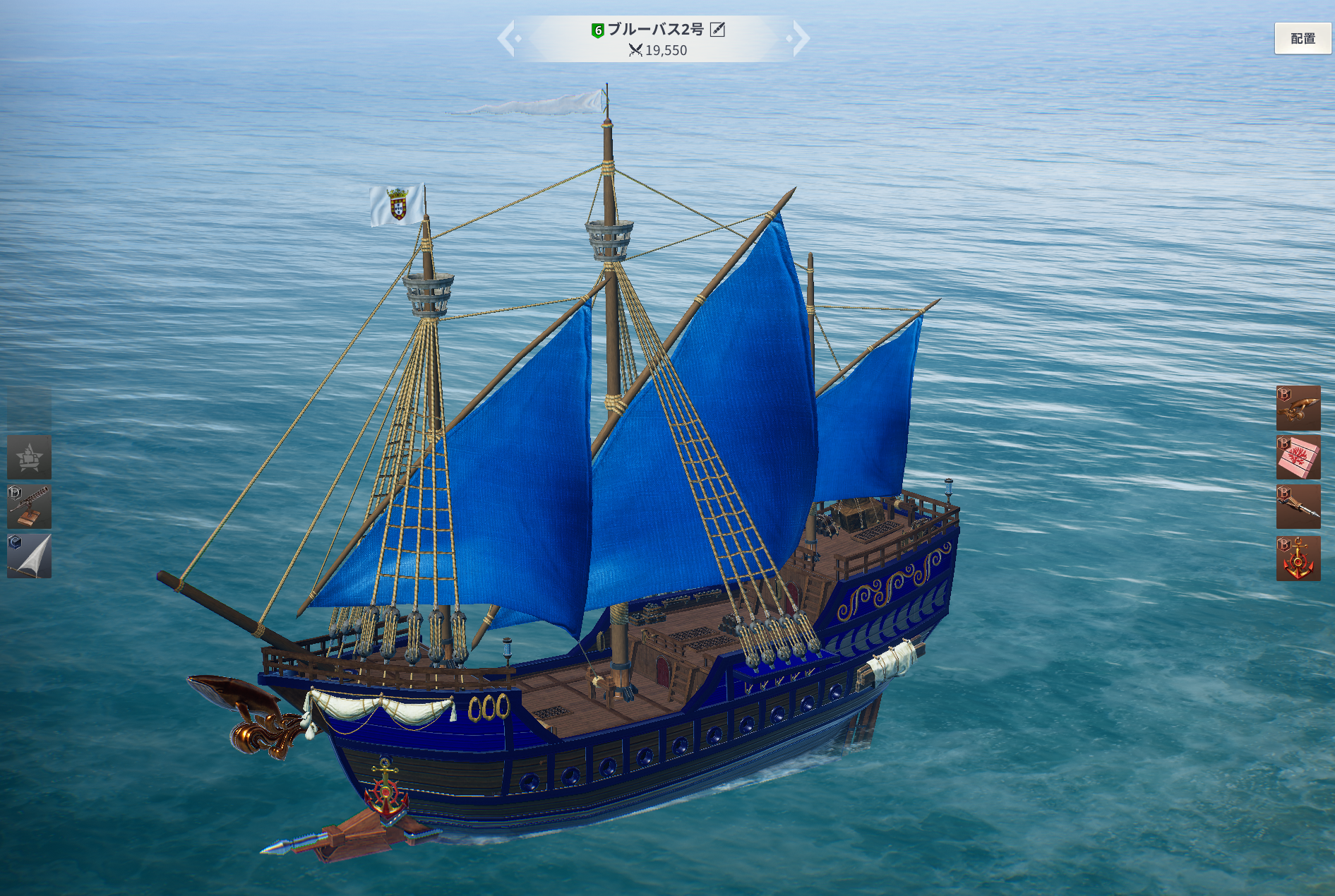Select the B-grade whale figurehead slot

point(1298,408)
